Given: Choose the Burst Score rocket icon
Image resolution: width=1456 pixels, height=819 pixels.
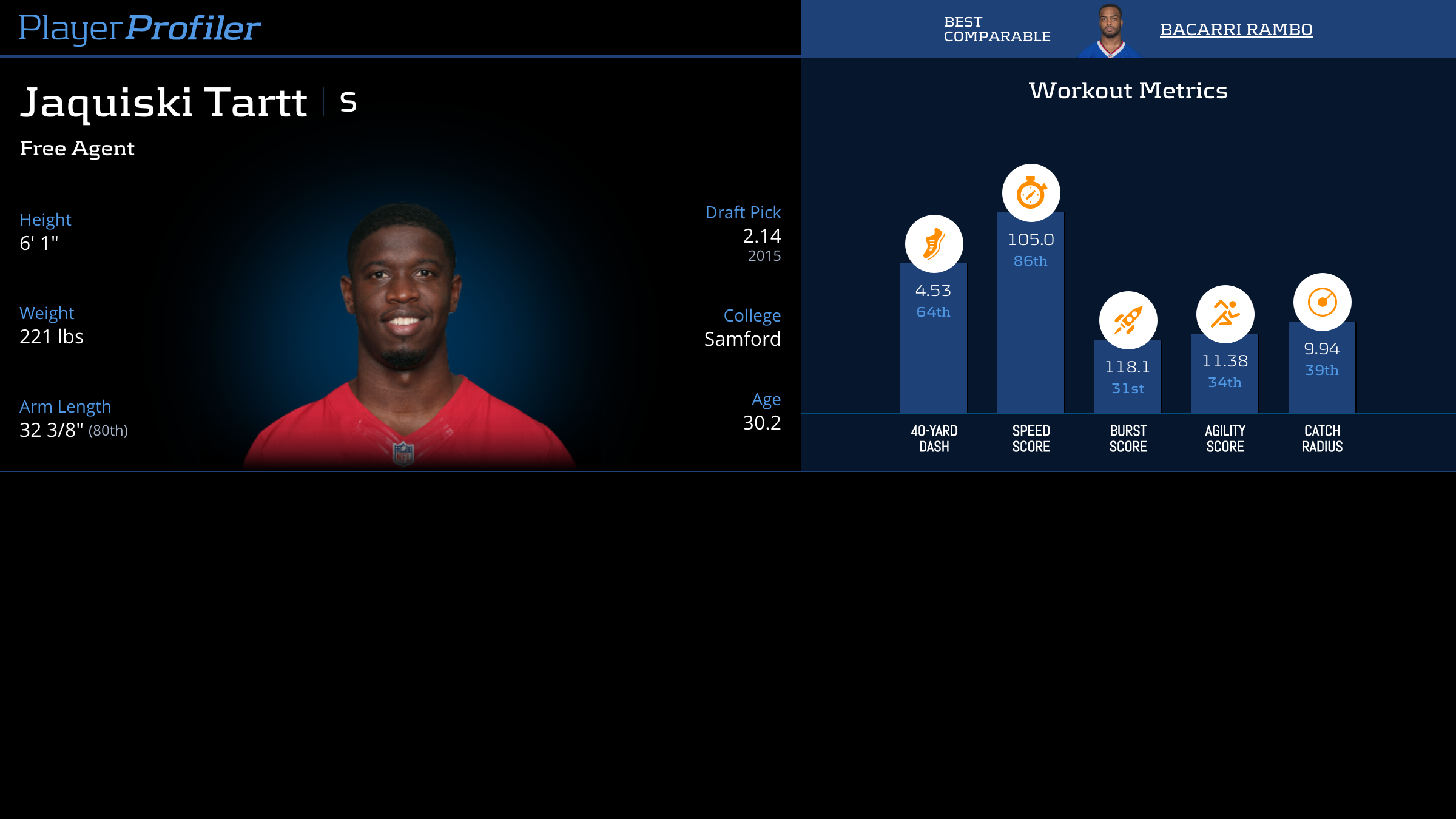Looking at the screenshot, I should (x=1128, y=320).
